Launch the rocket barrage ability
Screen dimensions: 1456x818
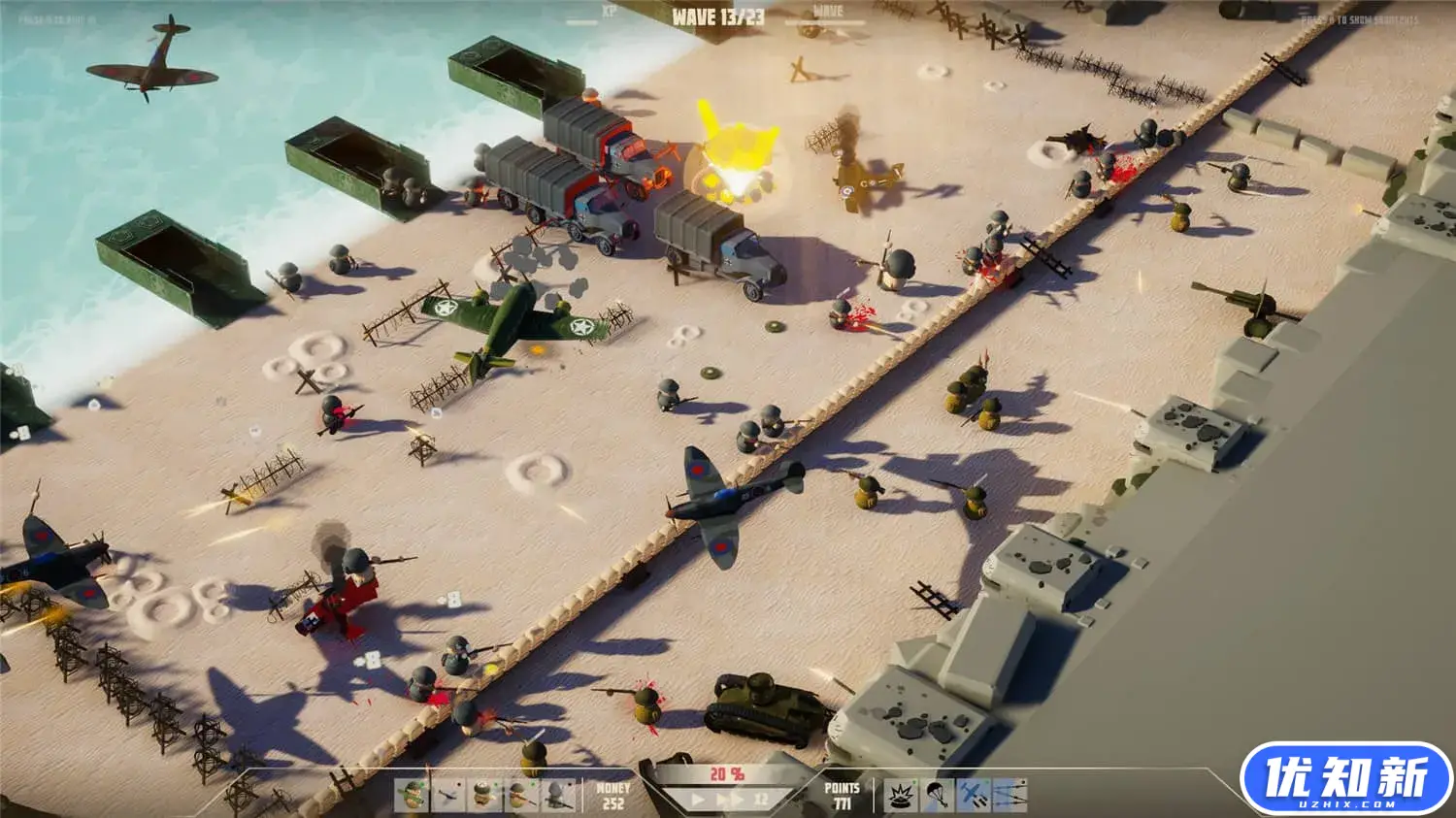pyautogui.click(x=1009, y=796)
